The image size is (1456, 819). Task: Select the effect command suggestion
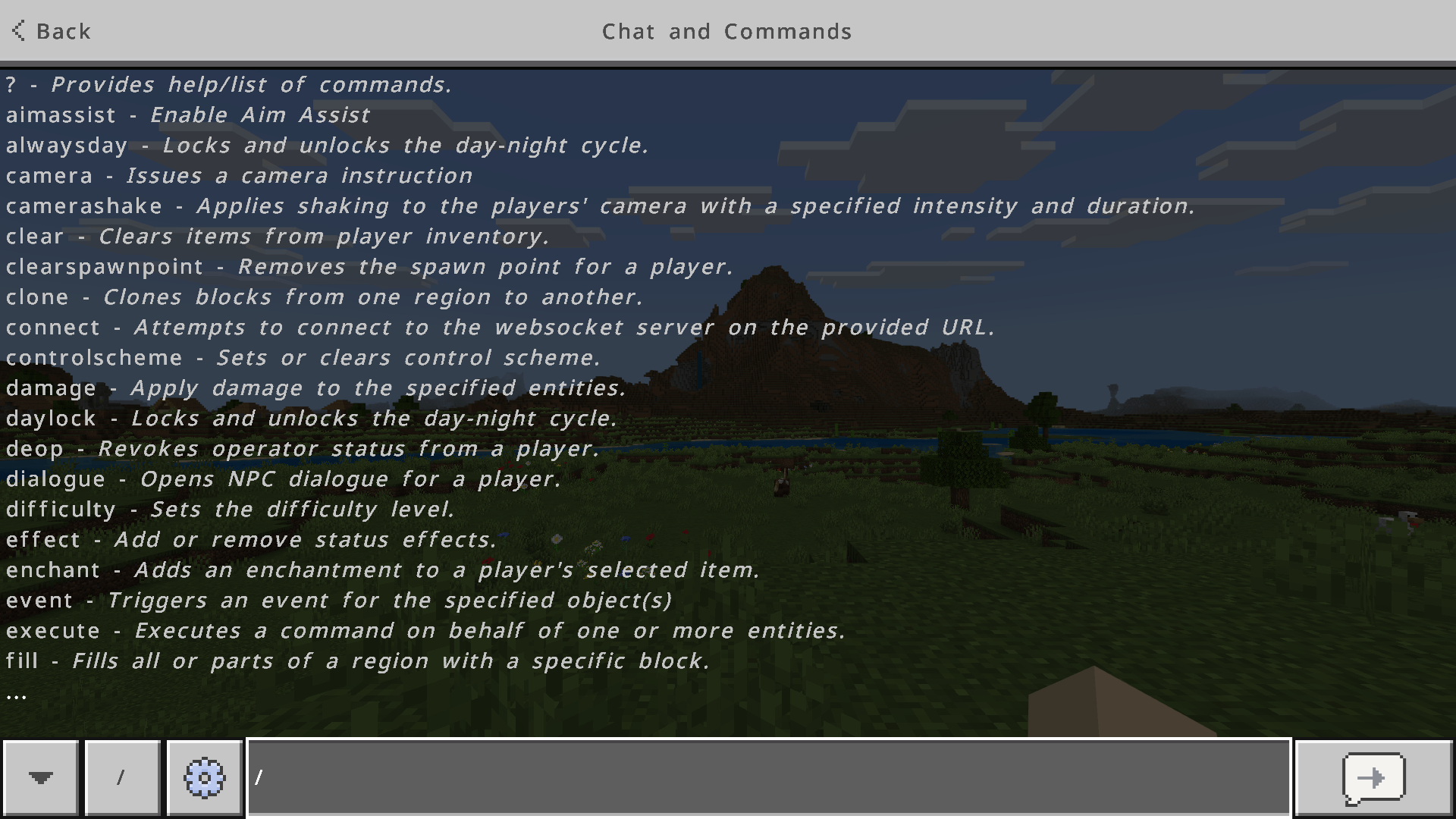pos(42,539)
